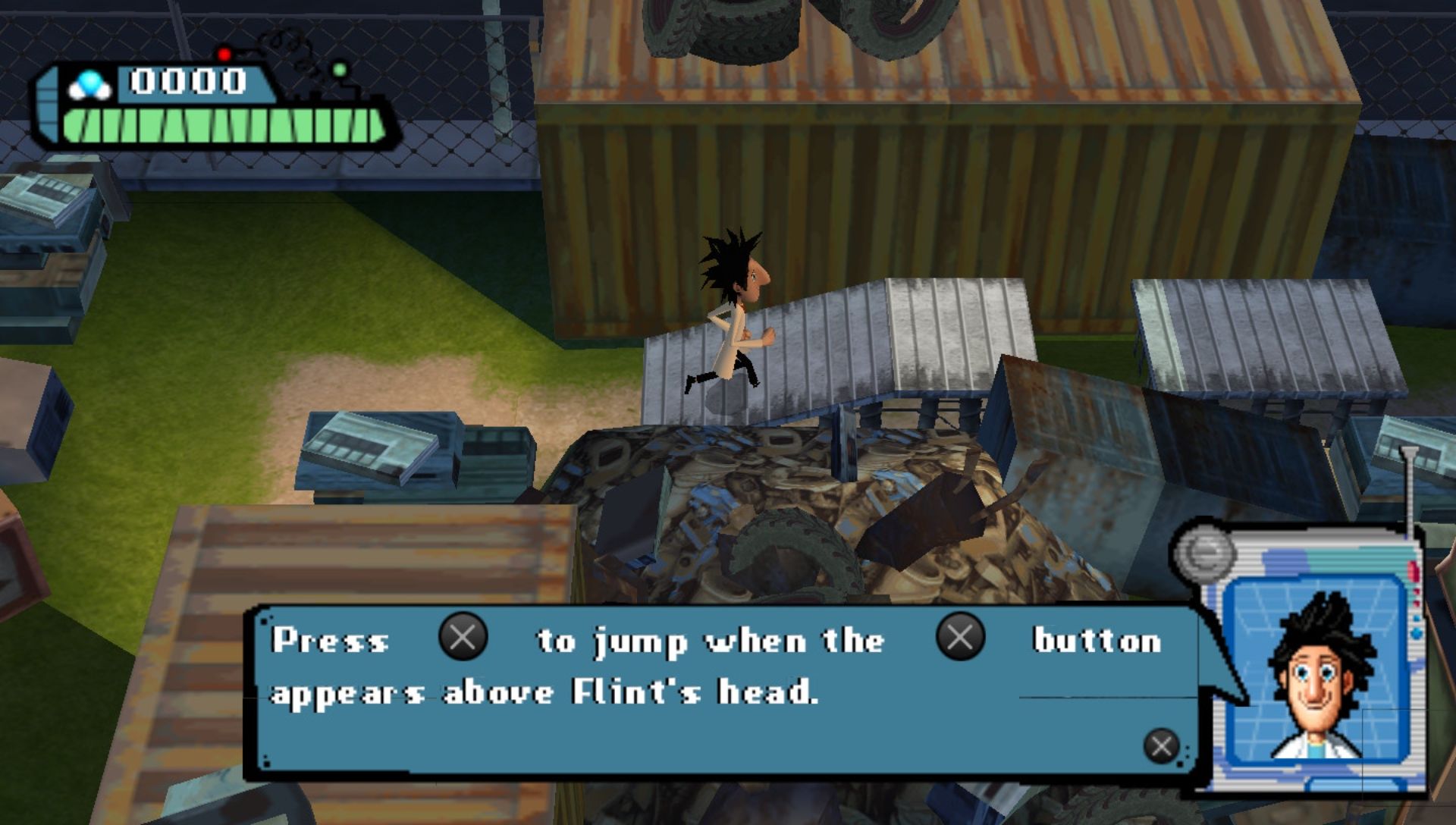Click the tutorial dialogue box about jumping

(720, 692)
